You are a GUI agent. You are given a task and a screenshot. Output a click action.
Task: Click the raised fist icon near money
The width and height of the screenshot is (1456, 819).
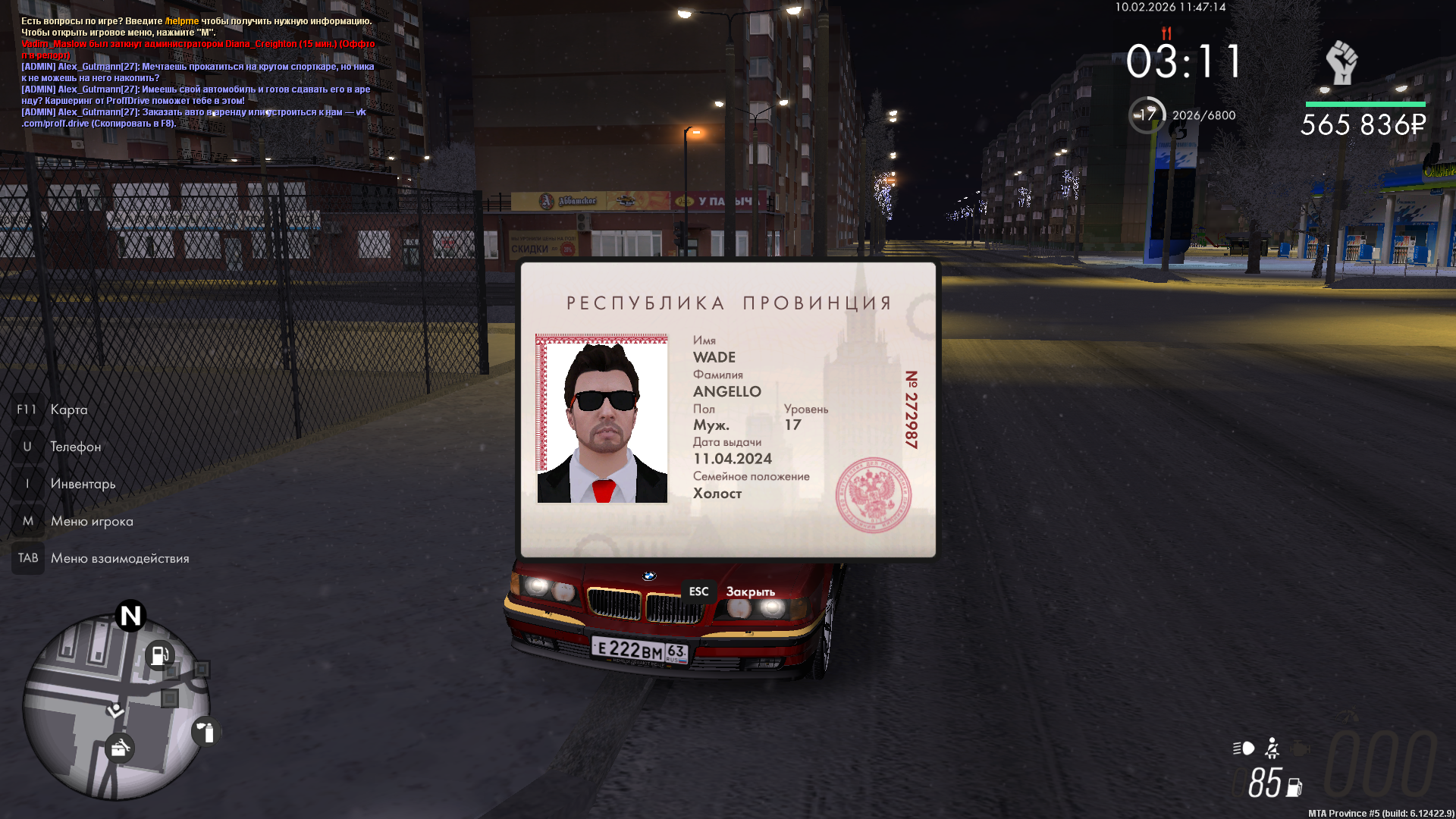(1341, 63)
